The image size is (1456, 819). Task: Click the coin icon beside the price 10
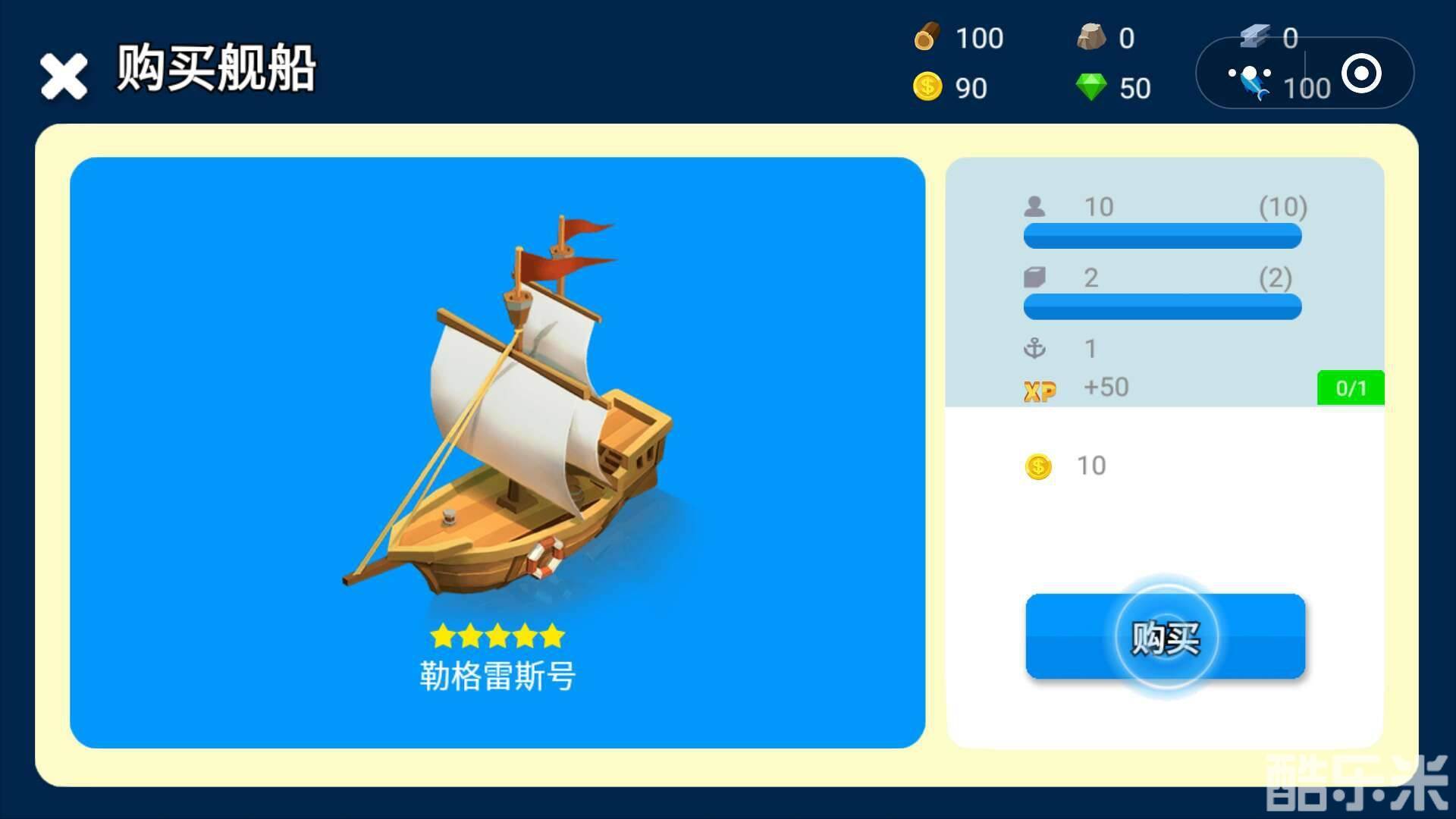(x=1038, y=466)
